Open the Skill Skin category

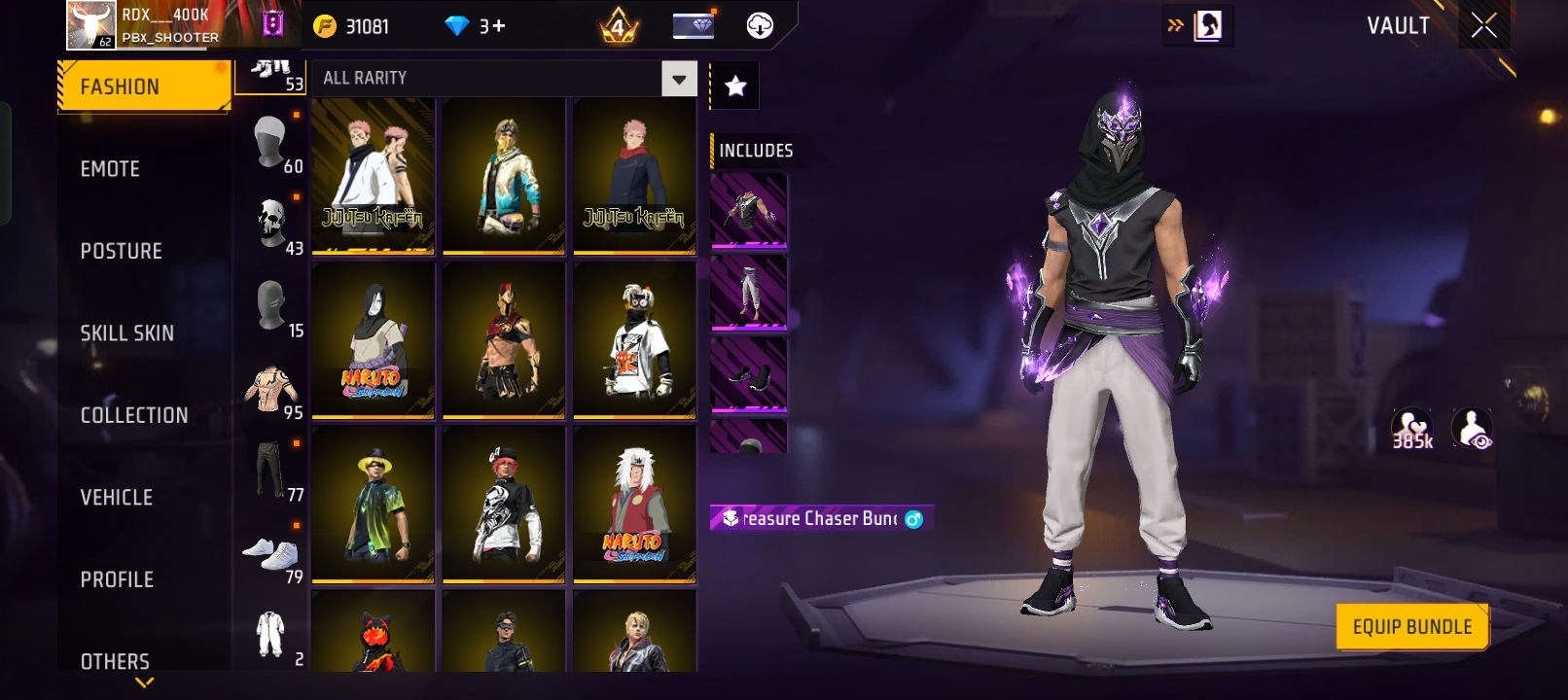coord(126,333)
